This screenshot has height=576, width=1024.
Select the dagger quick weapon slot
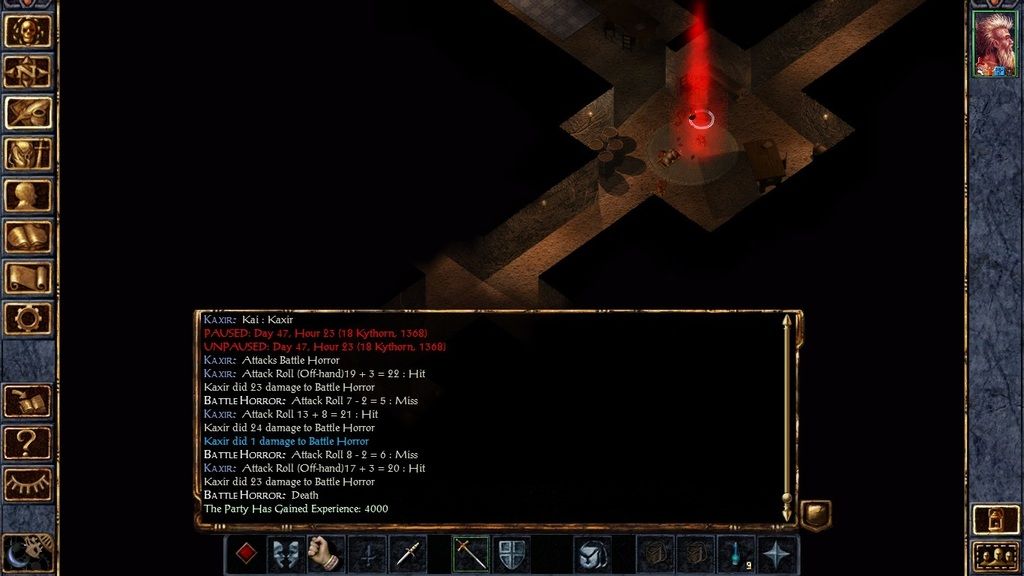click(x=408, y=554)
